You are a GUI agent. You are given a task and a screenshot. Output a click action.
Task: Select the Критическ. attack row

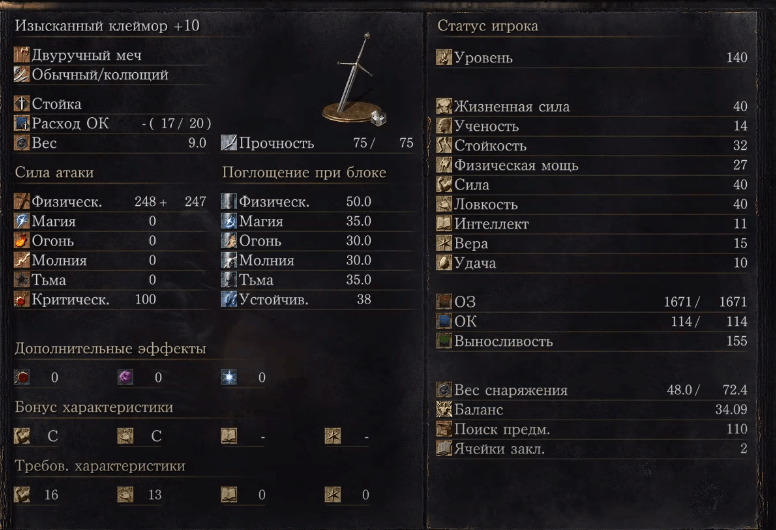coord(110,299)
